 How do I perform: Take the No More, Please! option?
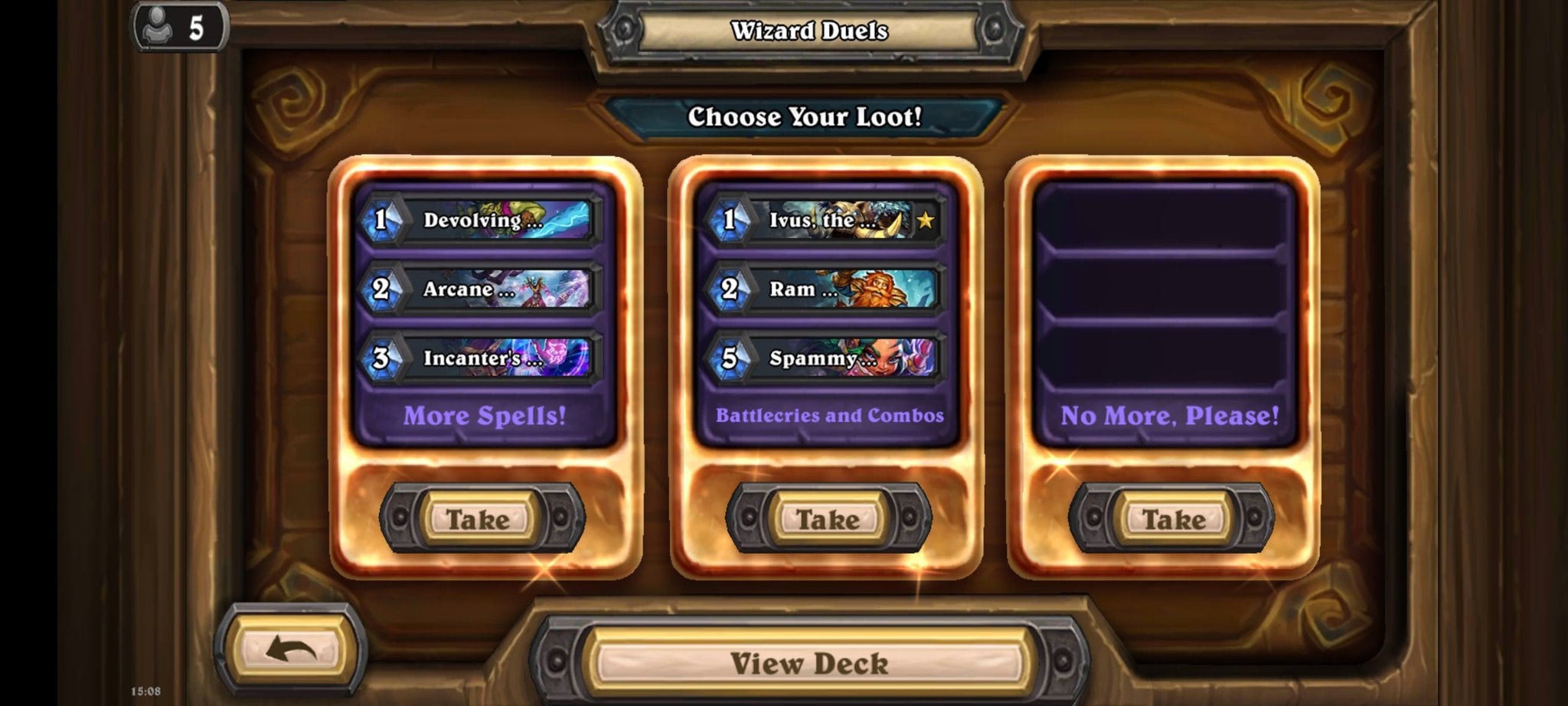click(1172, 519)
